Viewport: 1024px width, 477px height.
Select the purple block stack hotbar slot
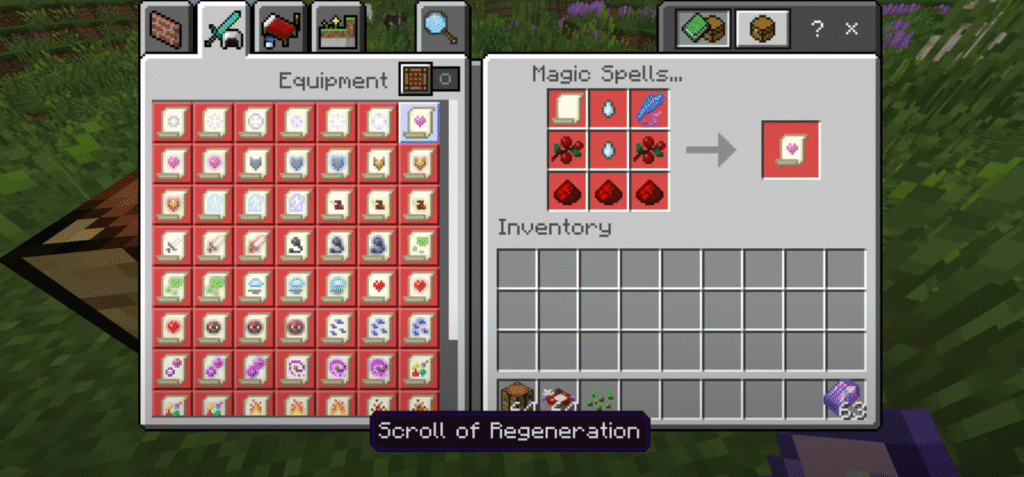pyautogui.click(x=845, y=399)
